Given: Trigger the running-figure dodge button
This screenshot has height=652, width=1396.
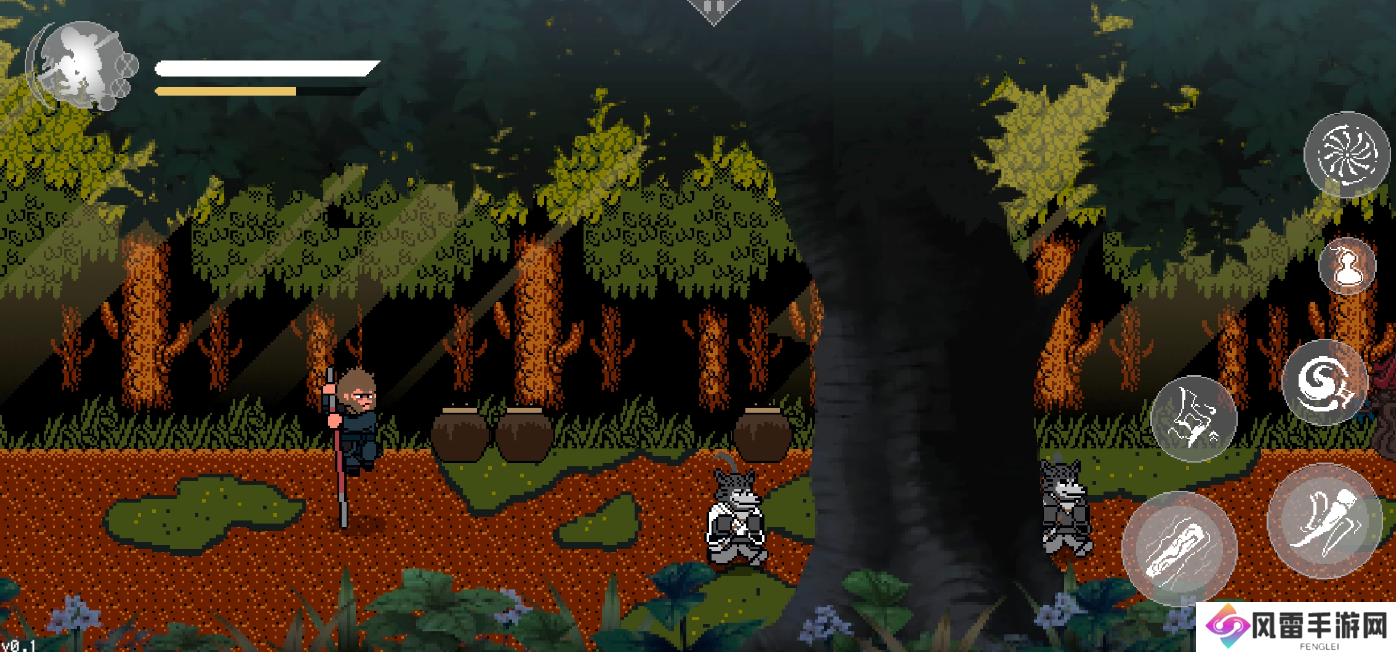Looking at the screenshot, I should click(1193, 418).
